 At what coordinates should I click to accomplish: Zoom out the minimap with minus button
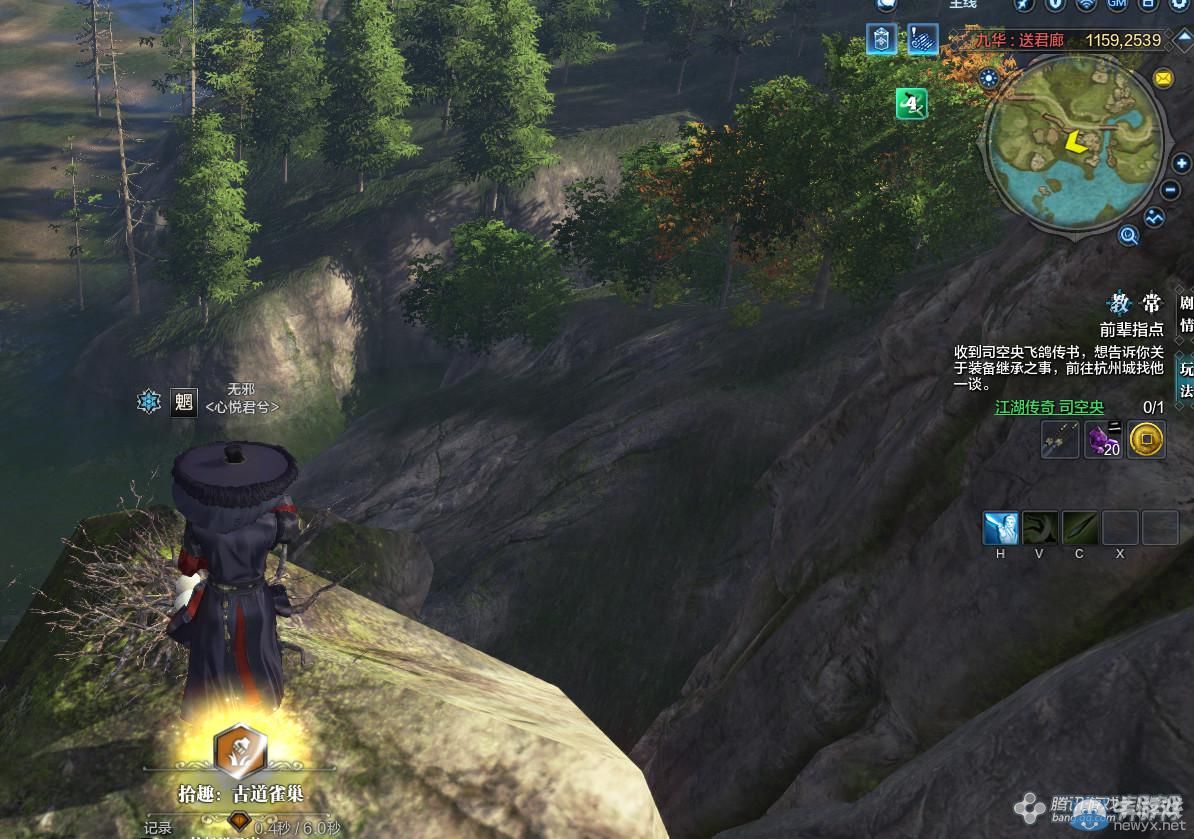point(1171,190)
